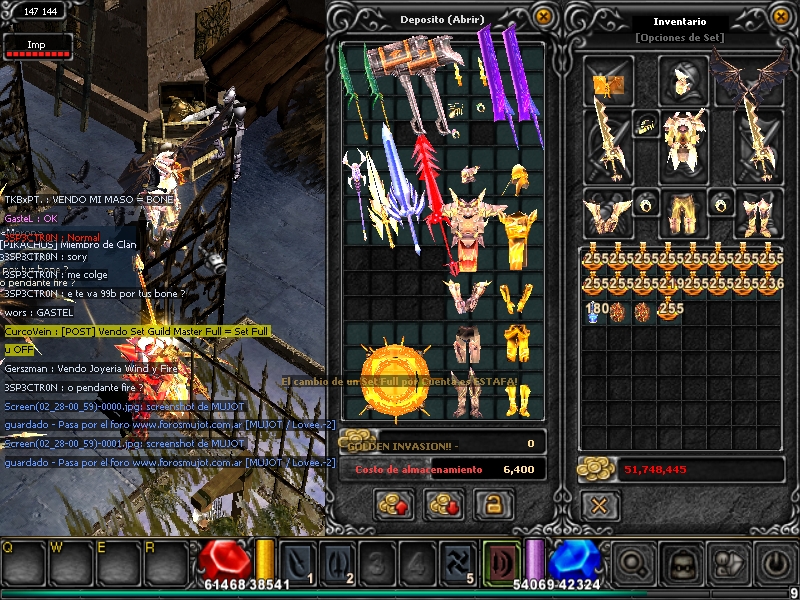
Task: Click the X button below inventory zen
Action: tap(599, 505)
